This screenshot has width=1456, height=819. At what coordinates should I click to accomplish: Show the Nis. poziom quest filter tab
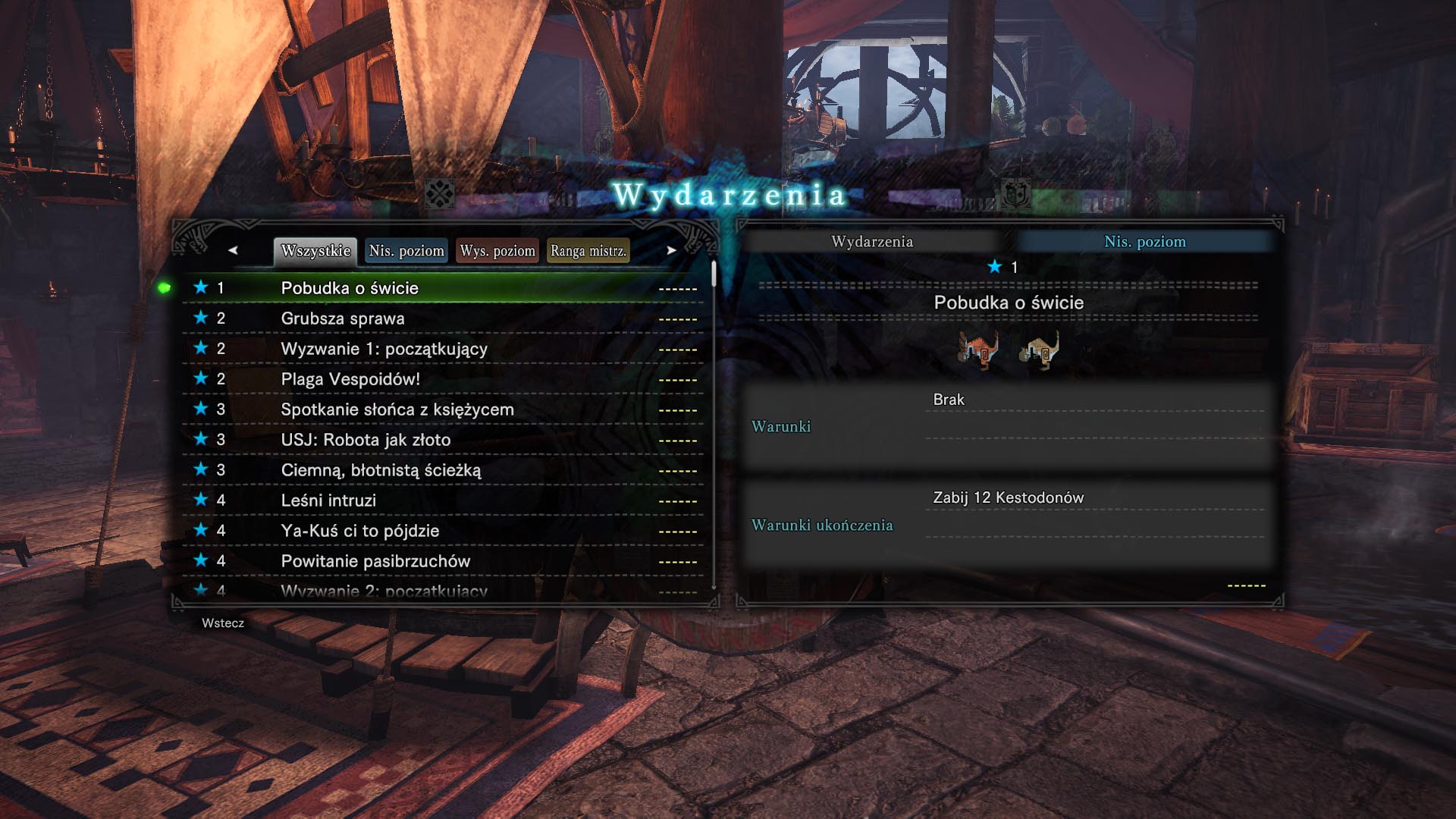coord(406,251)
